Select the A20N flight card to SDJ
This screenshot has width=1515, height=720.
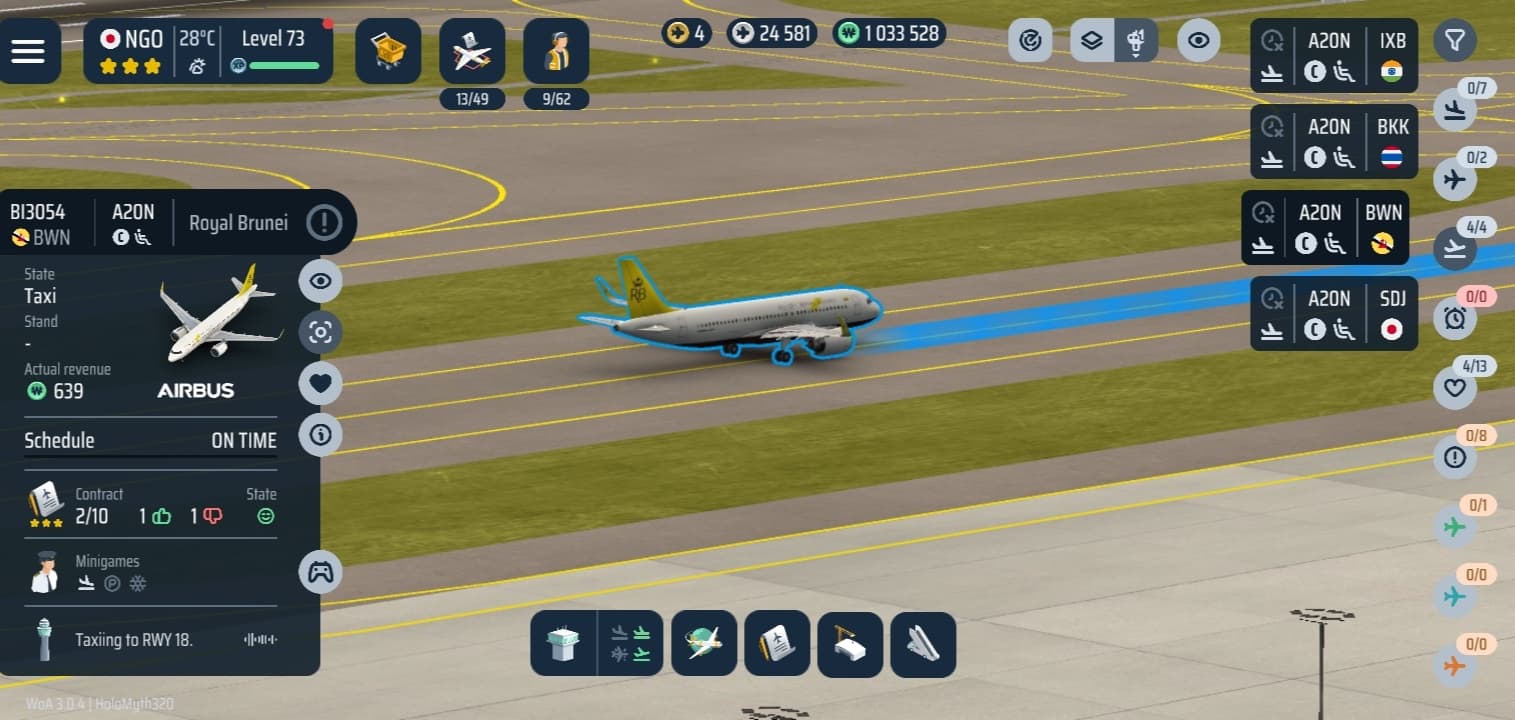(1334, 313)
